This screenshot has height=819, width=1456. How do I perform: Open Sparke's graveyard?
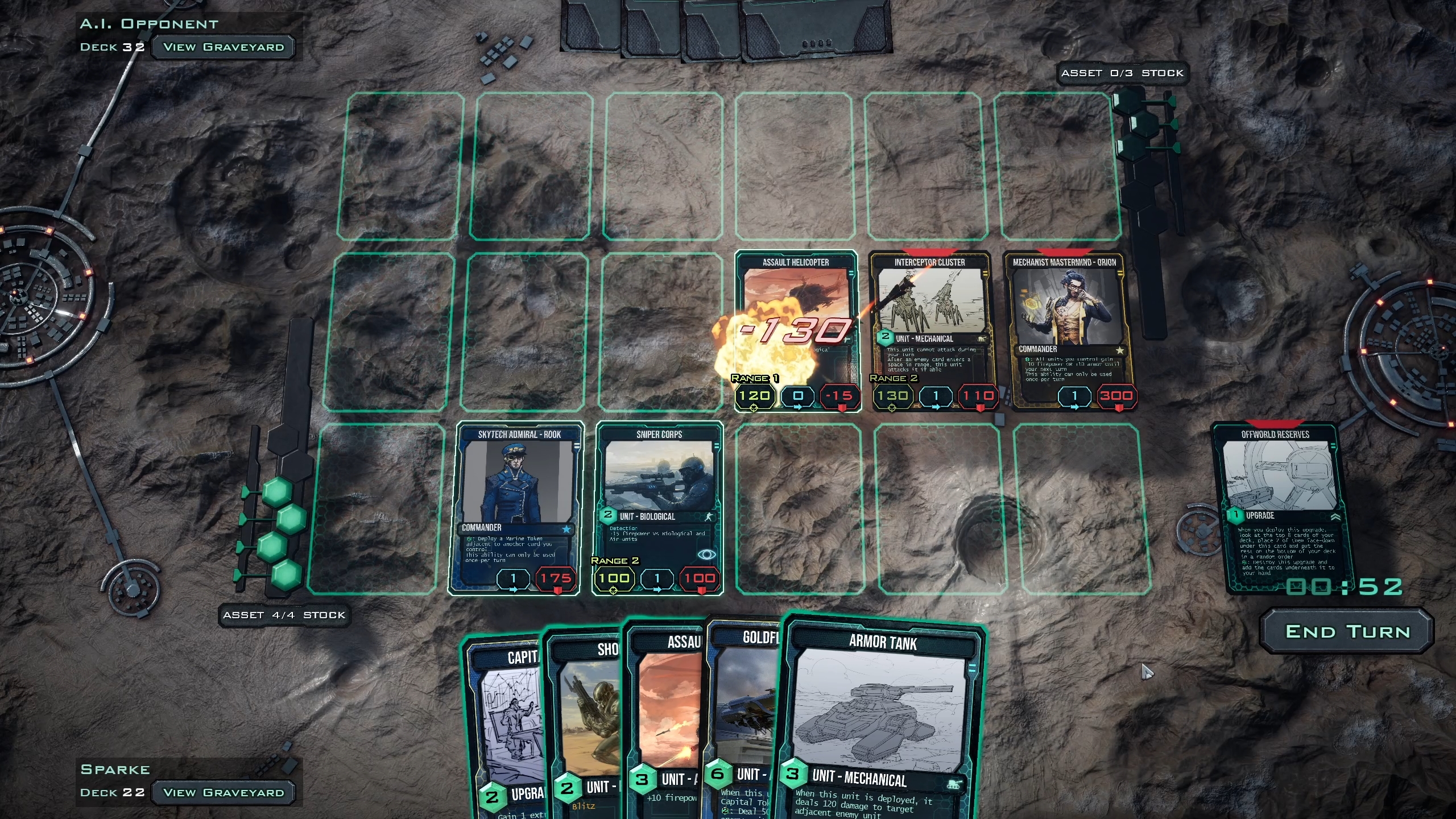(x=223, y=792)
